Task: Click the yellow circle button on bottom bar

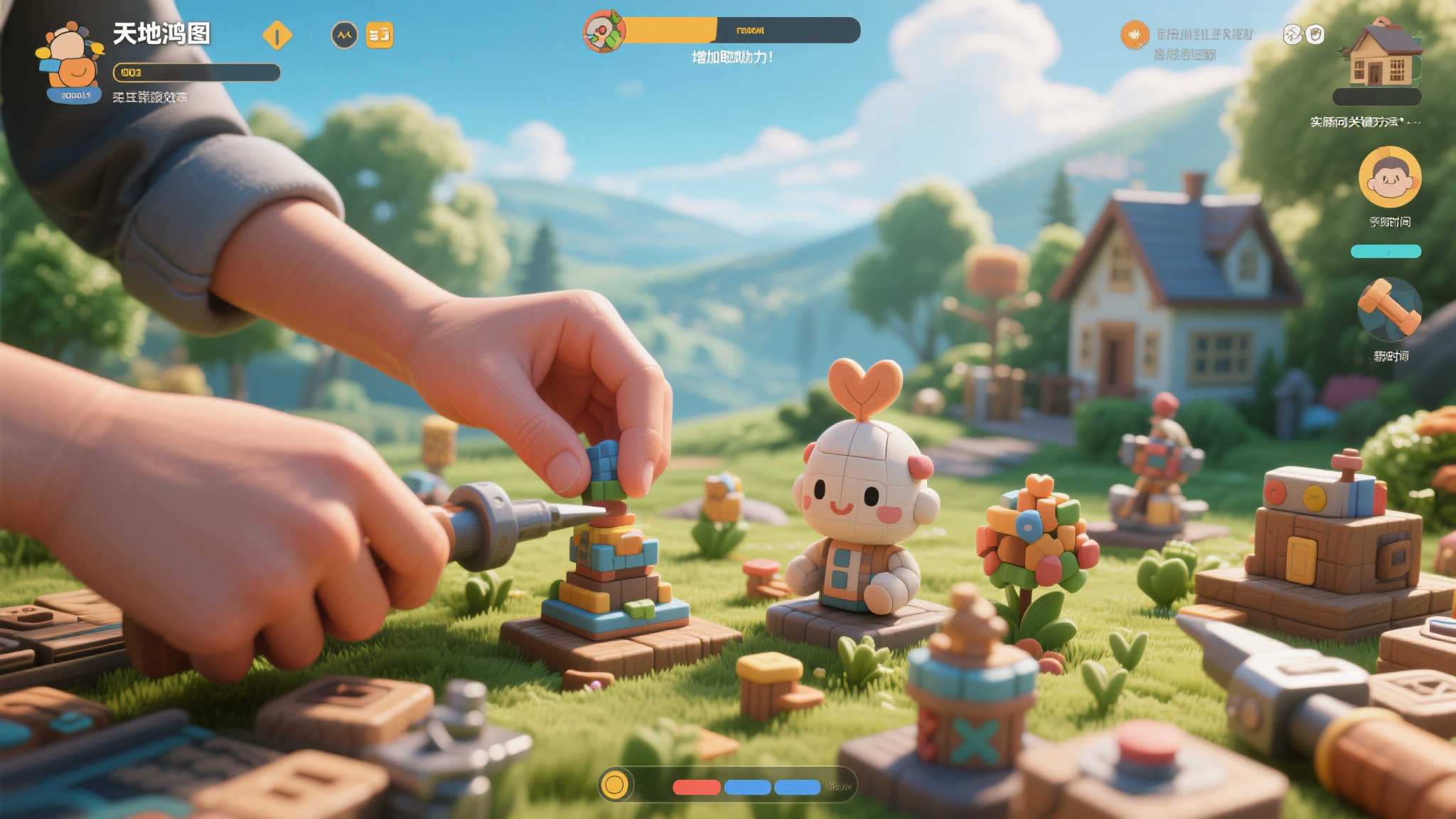Action: [x=614, y=785]
